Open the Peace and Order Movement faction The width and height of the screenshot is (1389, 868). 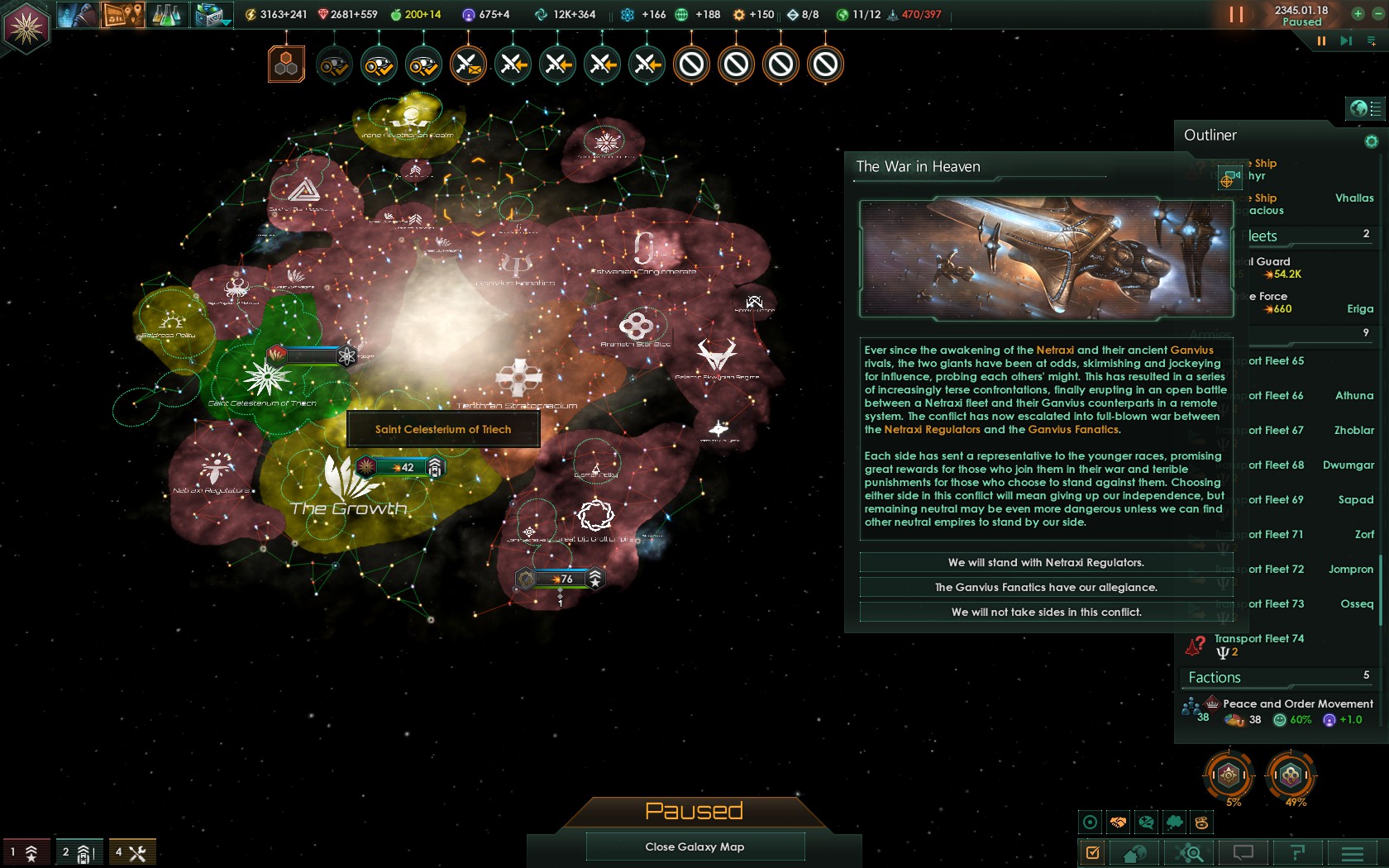(1296, 704)
